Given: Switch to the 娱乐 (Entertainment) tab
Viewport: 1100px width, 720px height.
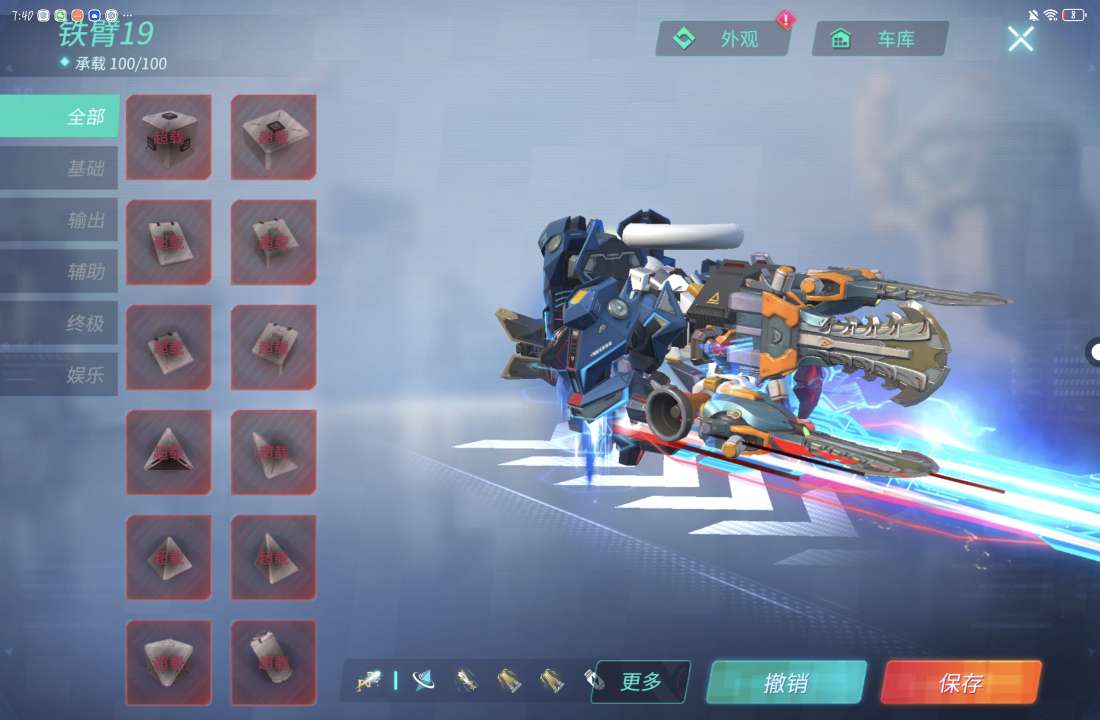Looking at the screenshot, I should pyautogui.click(x=60, y=375).
